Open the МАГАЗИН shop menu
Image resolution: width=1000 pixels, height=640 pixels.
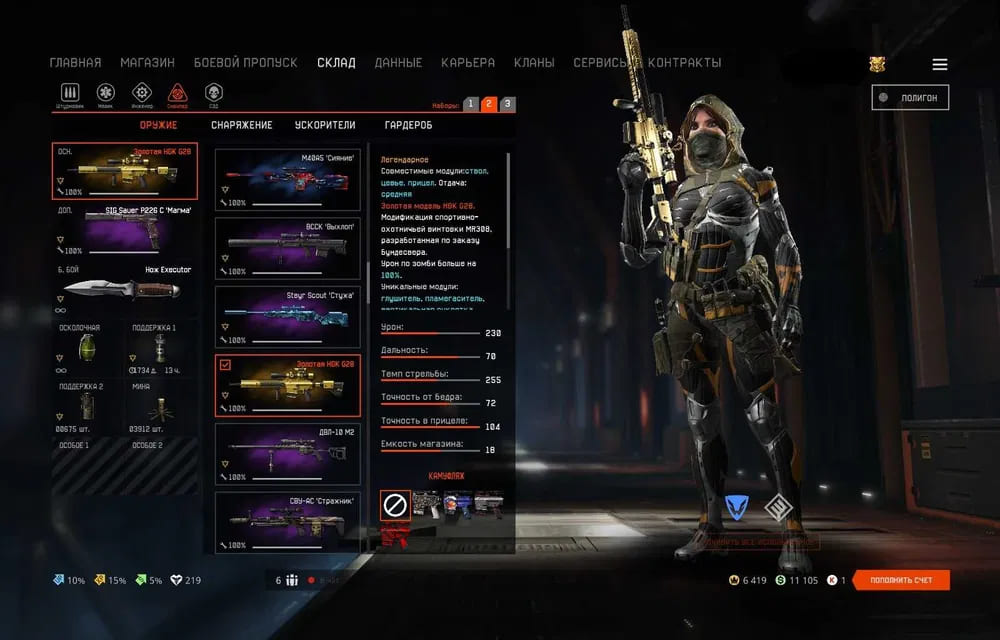(x=147, y=62)
